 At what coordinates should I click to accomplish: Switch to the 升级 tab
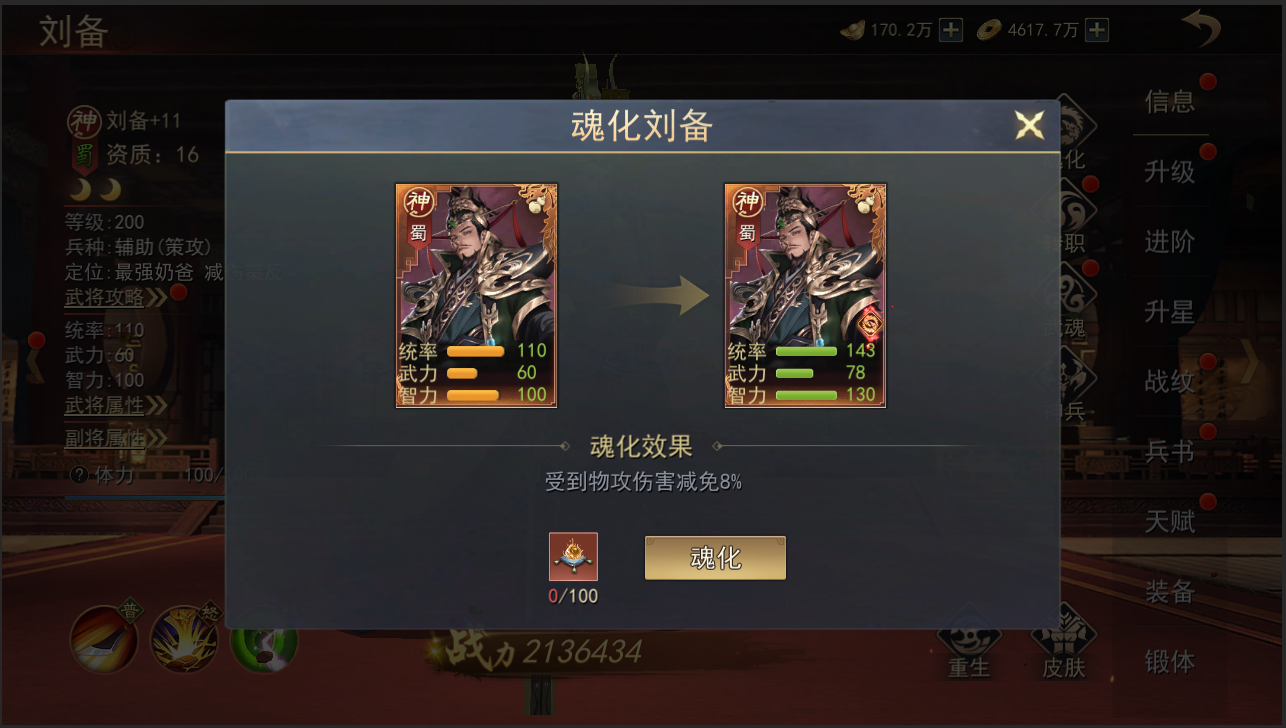(x=1171, y=172)
